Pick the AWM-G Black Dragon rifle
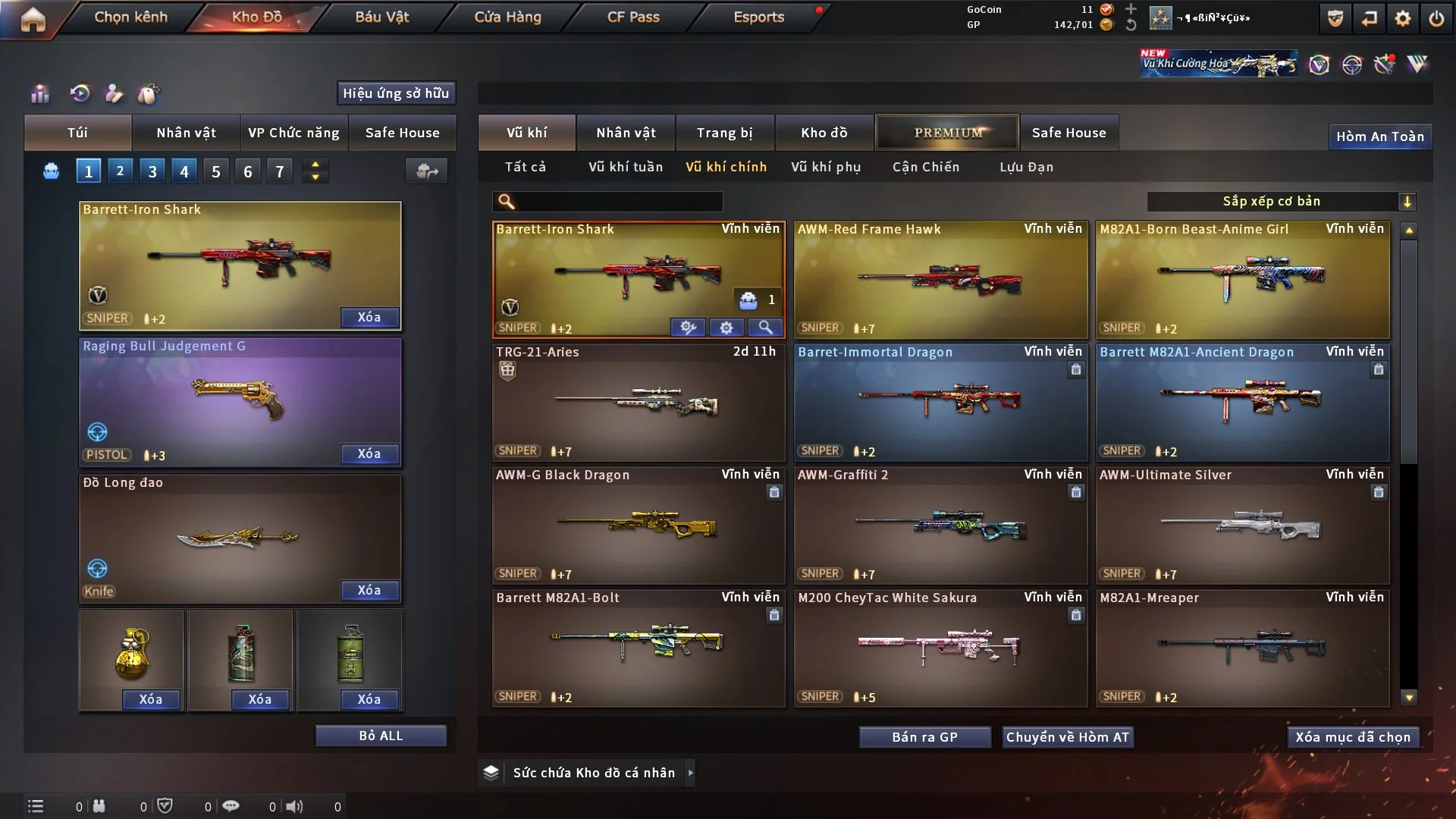 pyautogui.click(x=638, y=525)
